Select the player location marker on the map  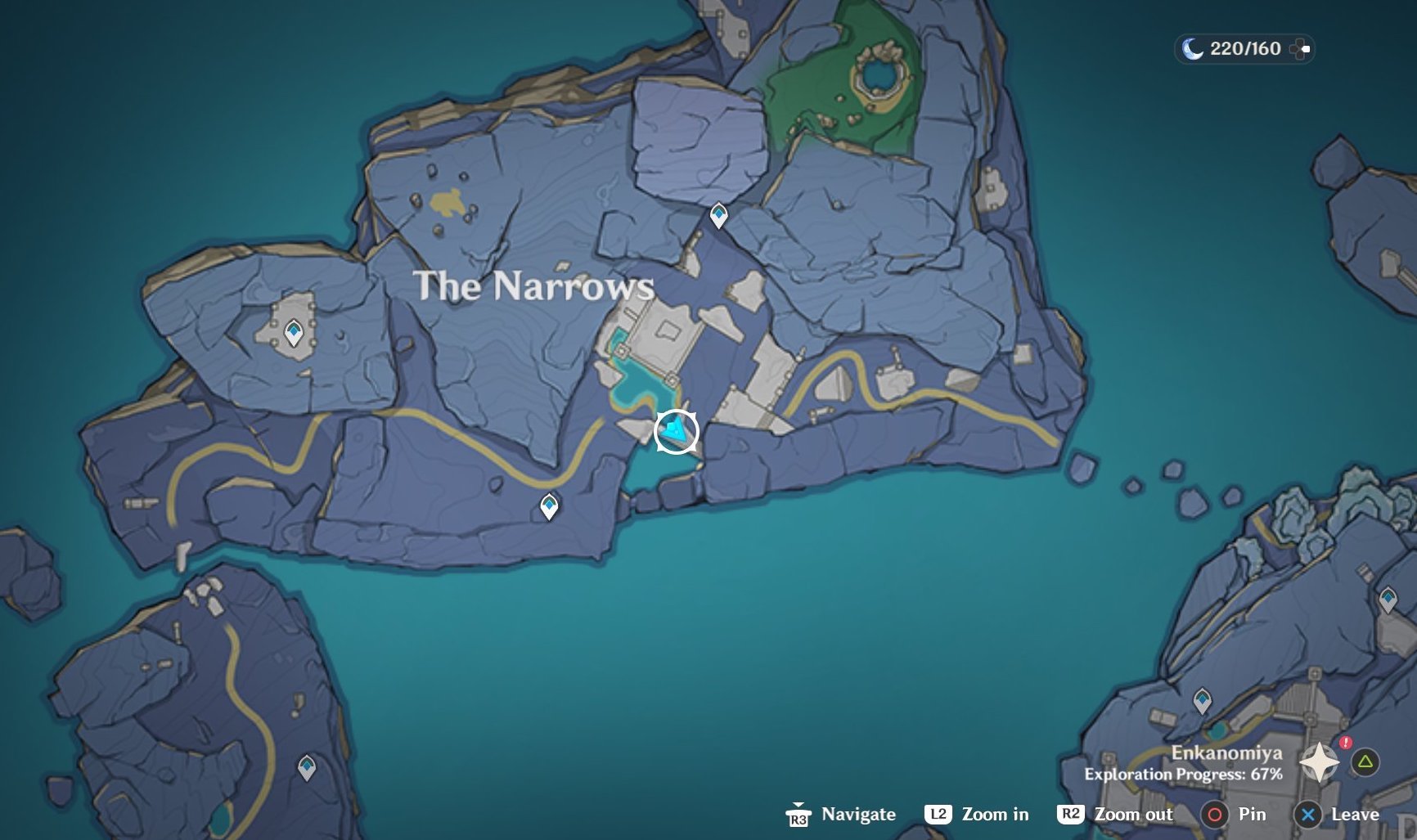click(x=677, y=430)
